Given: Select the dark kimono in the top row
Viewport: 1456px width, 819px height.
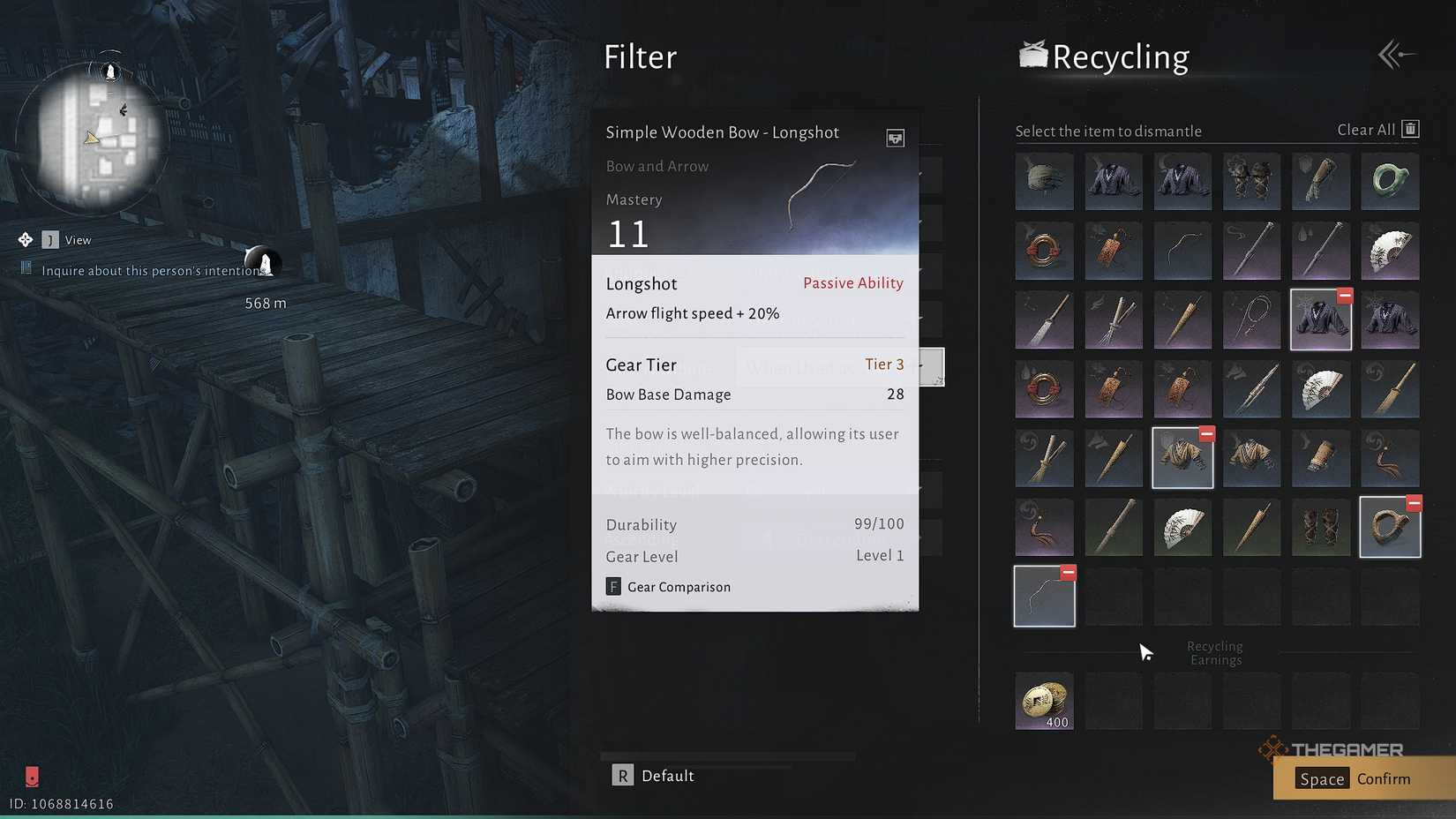Looking at the screenshot, I should [1113, 182].
